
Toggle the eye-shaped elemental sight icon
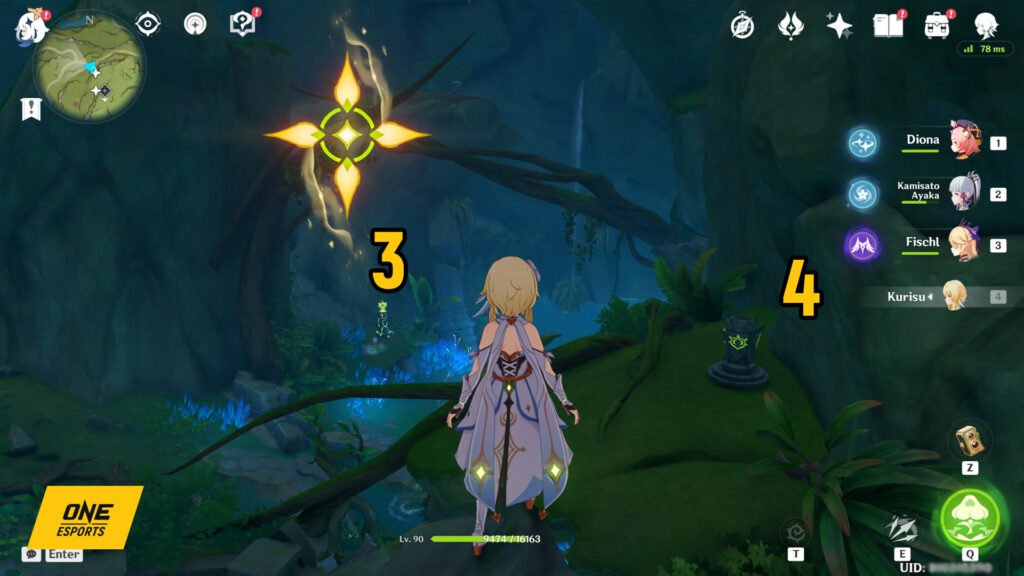tap(148, 23)
